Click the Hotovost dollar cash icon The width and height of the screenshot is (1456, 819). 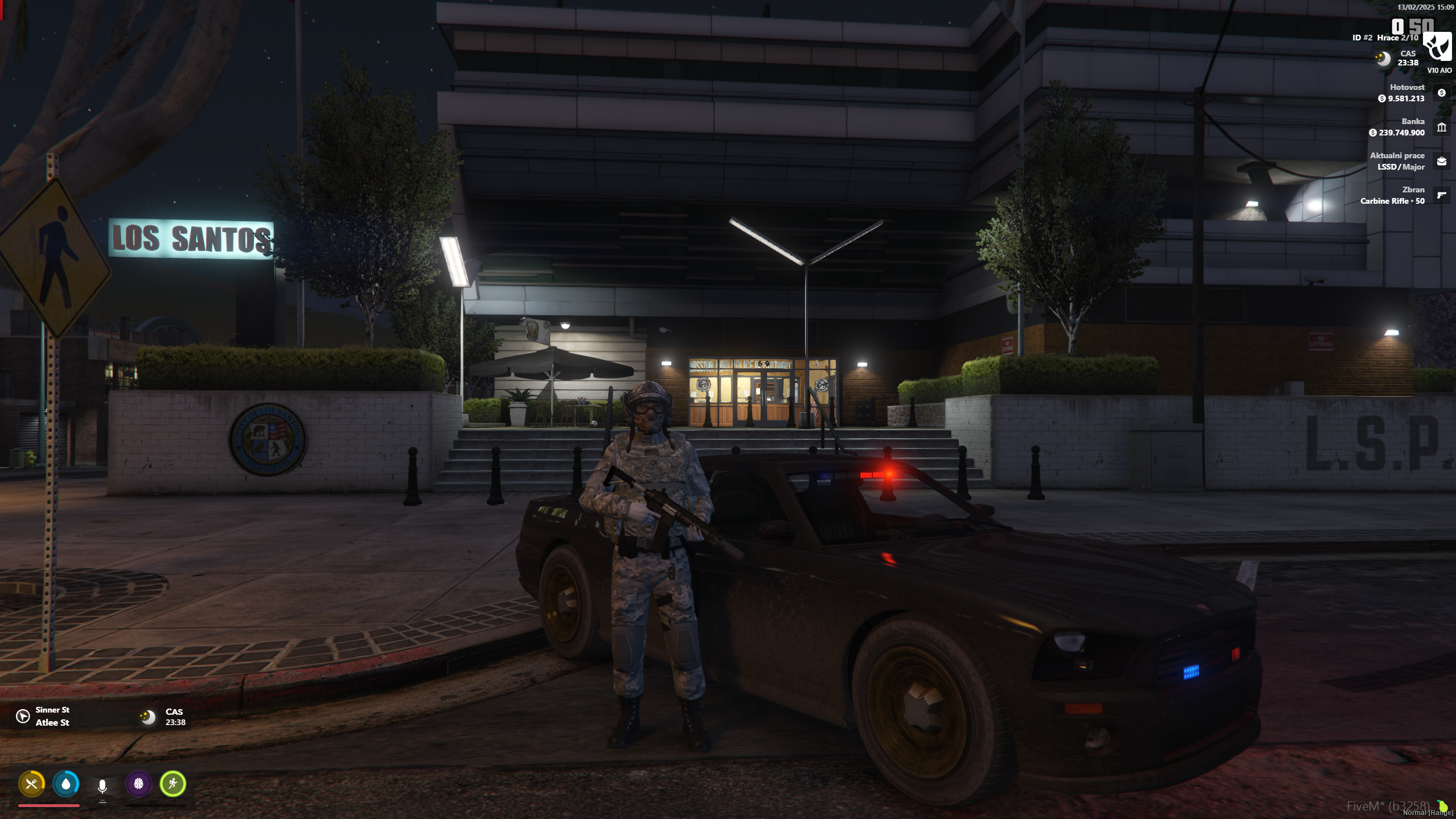point(1441,93)
